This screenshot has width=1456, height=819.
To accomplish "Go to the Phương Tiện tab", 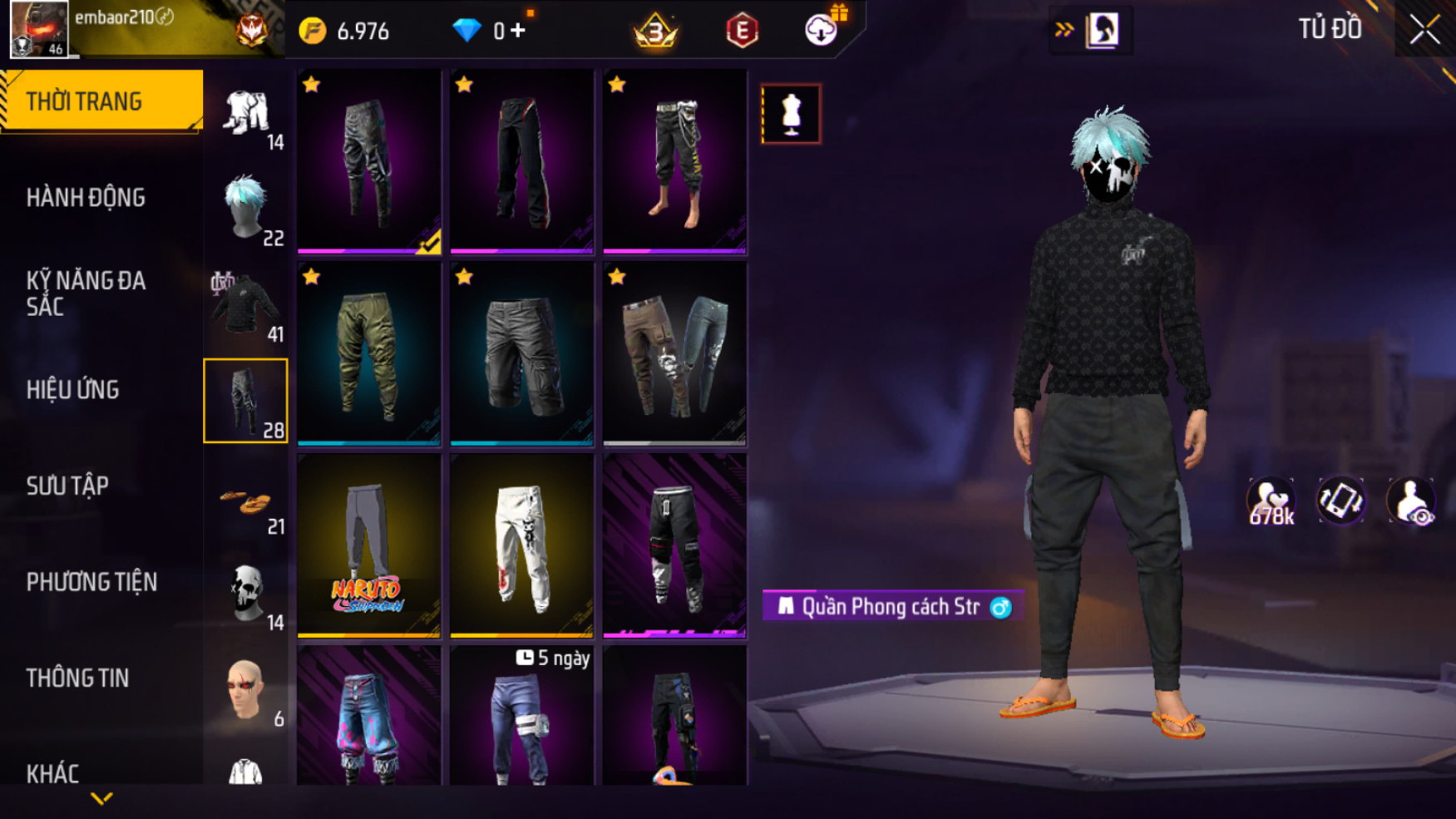I will (x=91, y=582).
